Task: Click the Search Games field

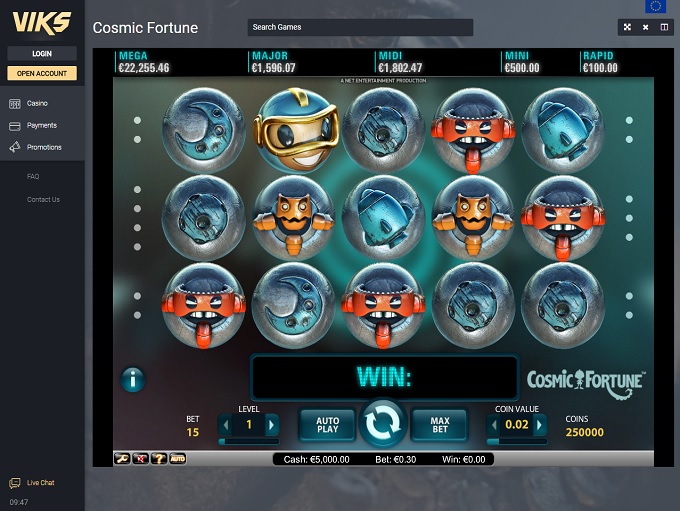Action: click(x=360, y=27)
